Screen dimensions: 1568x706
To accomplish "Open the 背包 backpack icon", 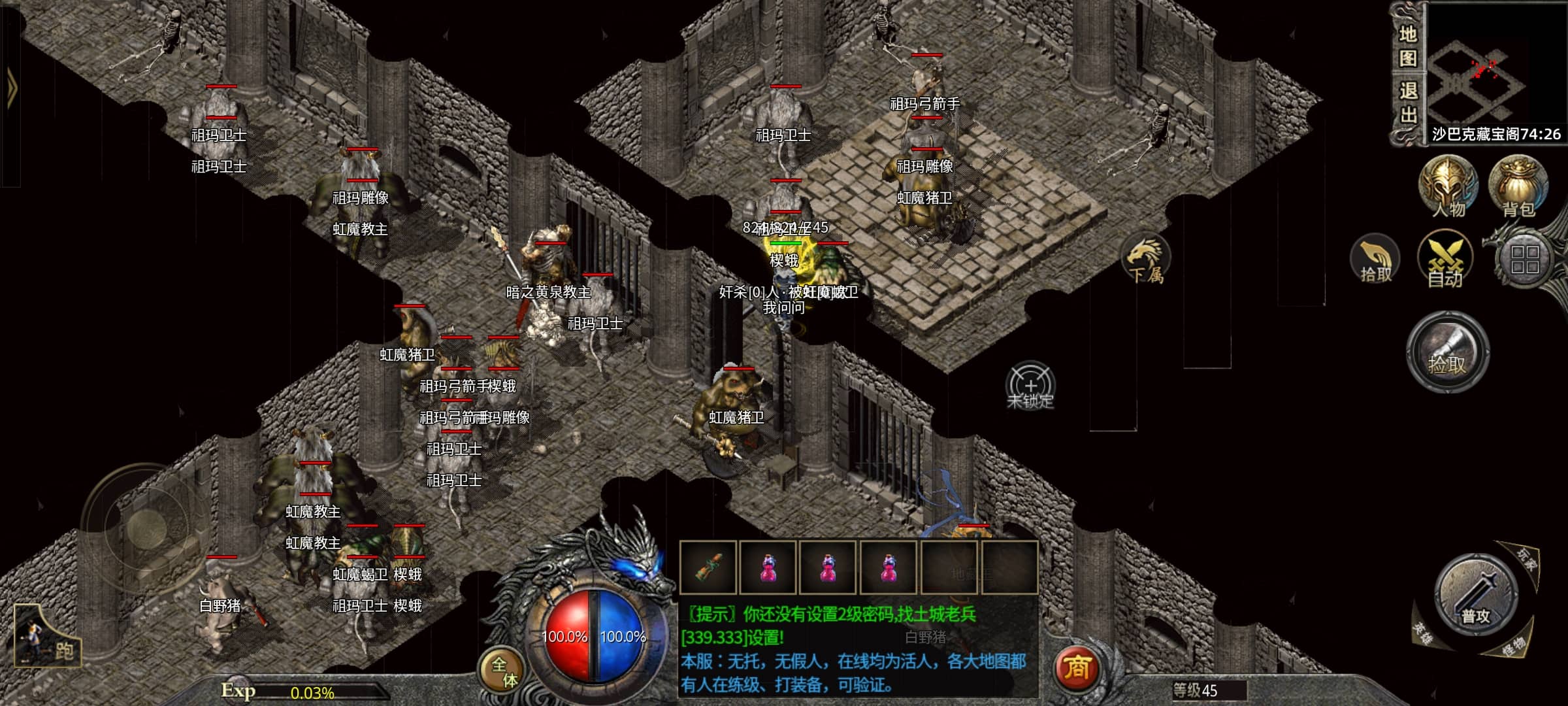I will pos(1518,187).
